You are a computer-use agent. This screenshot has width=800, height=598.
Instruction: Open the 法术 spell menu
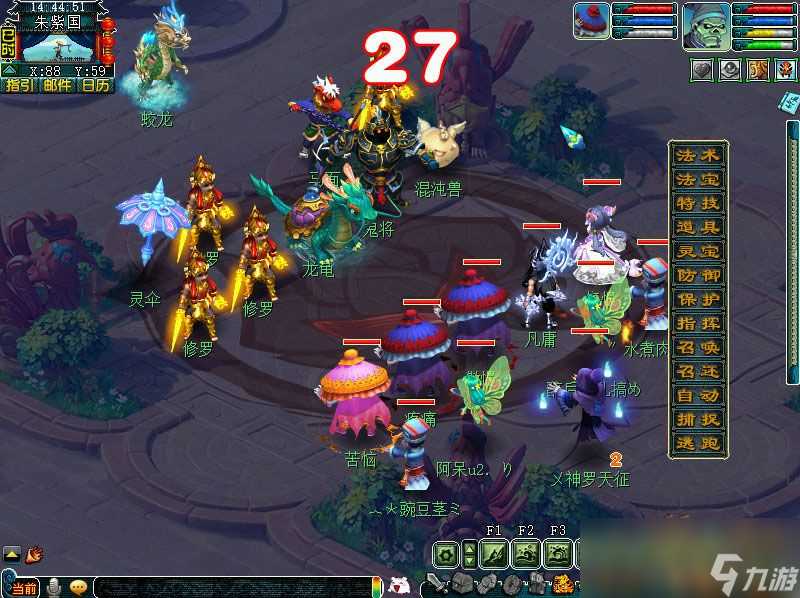click(x=697, y=156)
